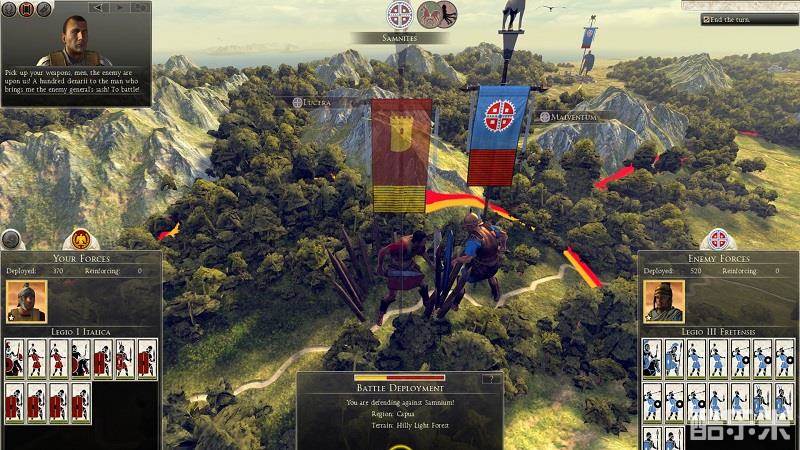Image resolution: width=800 pixels, height=450 pixels.
Task: Click the enemy faction emblem above Enemy Forces
Action: point(718,240)
